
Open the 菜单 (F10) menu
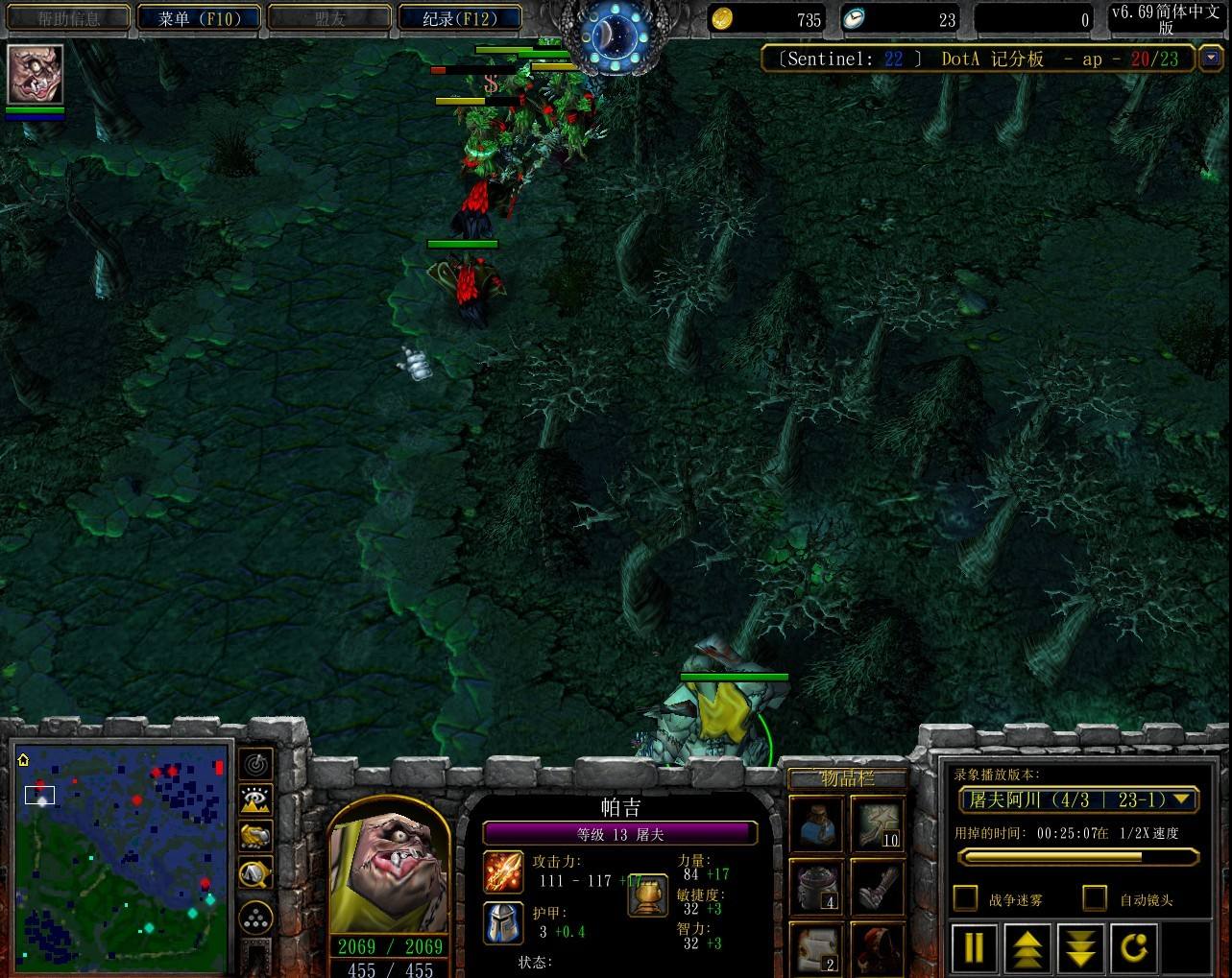coord(198,18)
